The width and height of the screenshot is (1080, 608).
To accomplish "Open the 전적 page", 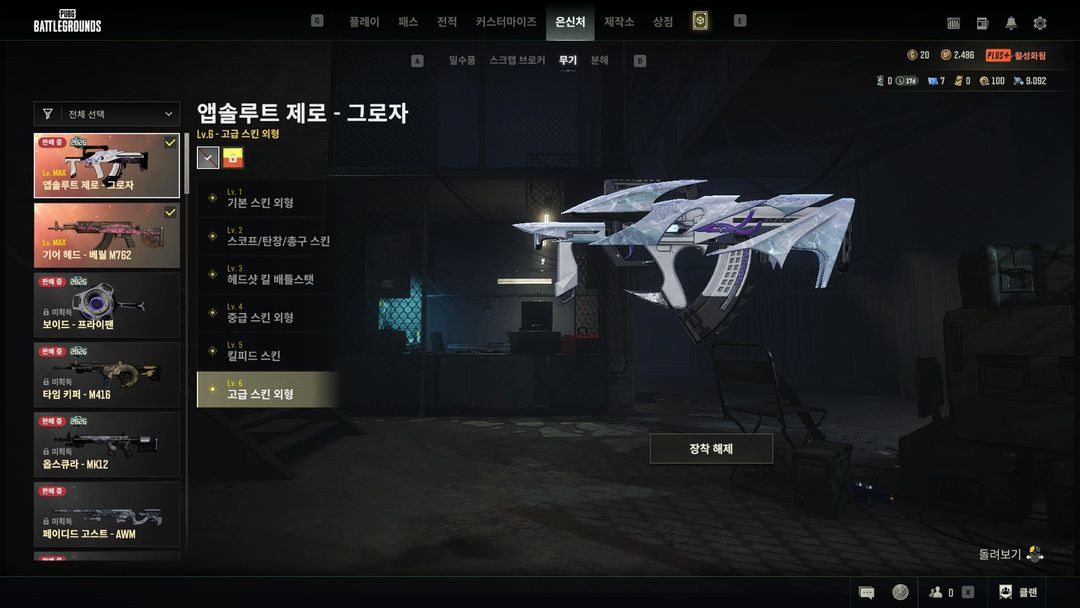I will (x=447, y=22).
